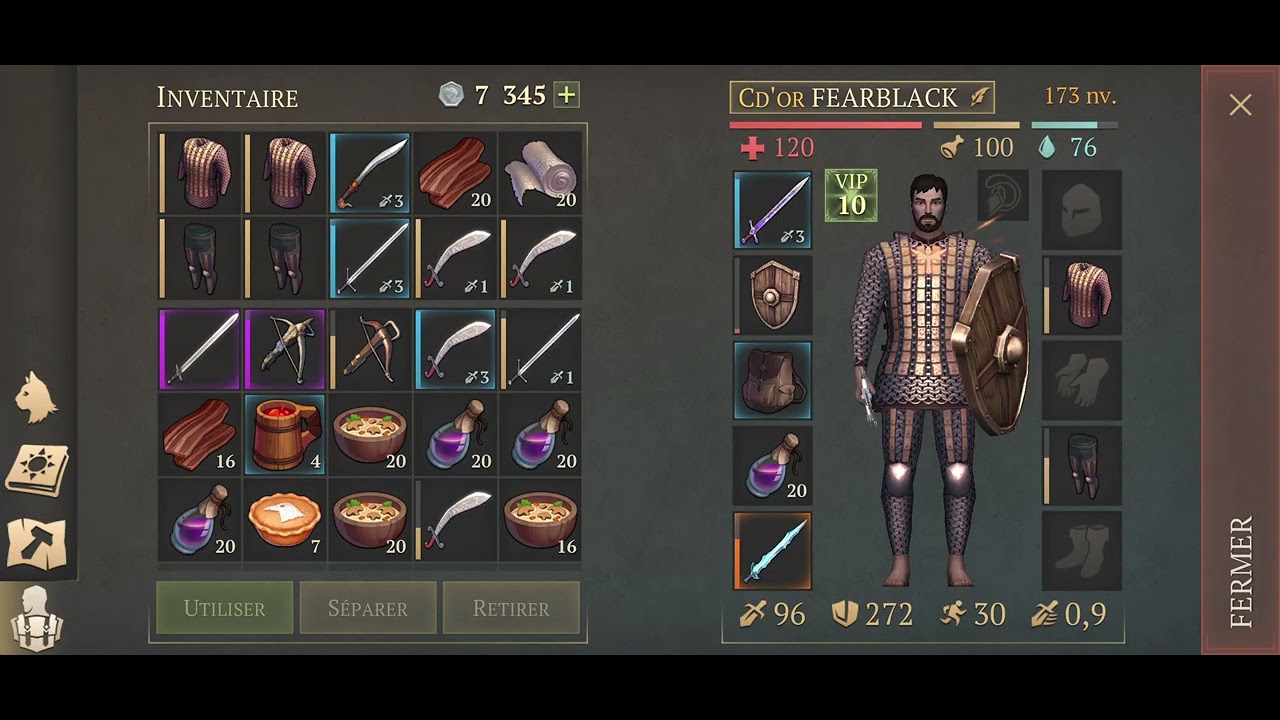
Task: Select the red berry mug slot
Action: tap(285, 434)
